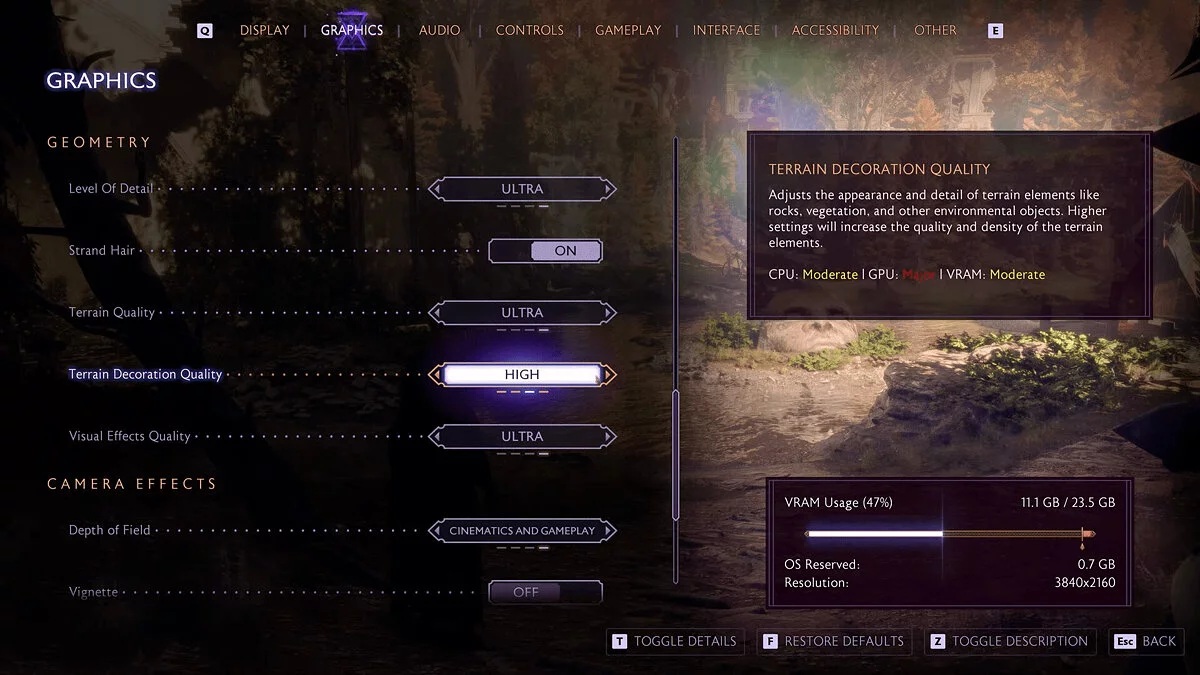The width and height of the screenshot is (1200, 675).
Task: Click the Toggle Details button
Action: [x=674, y=641]
